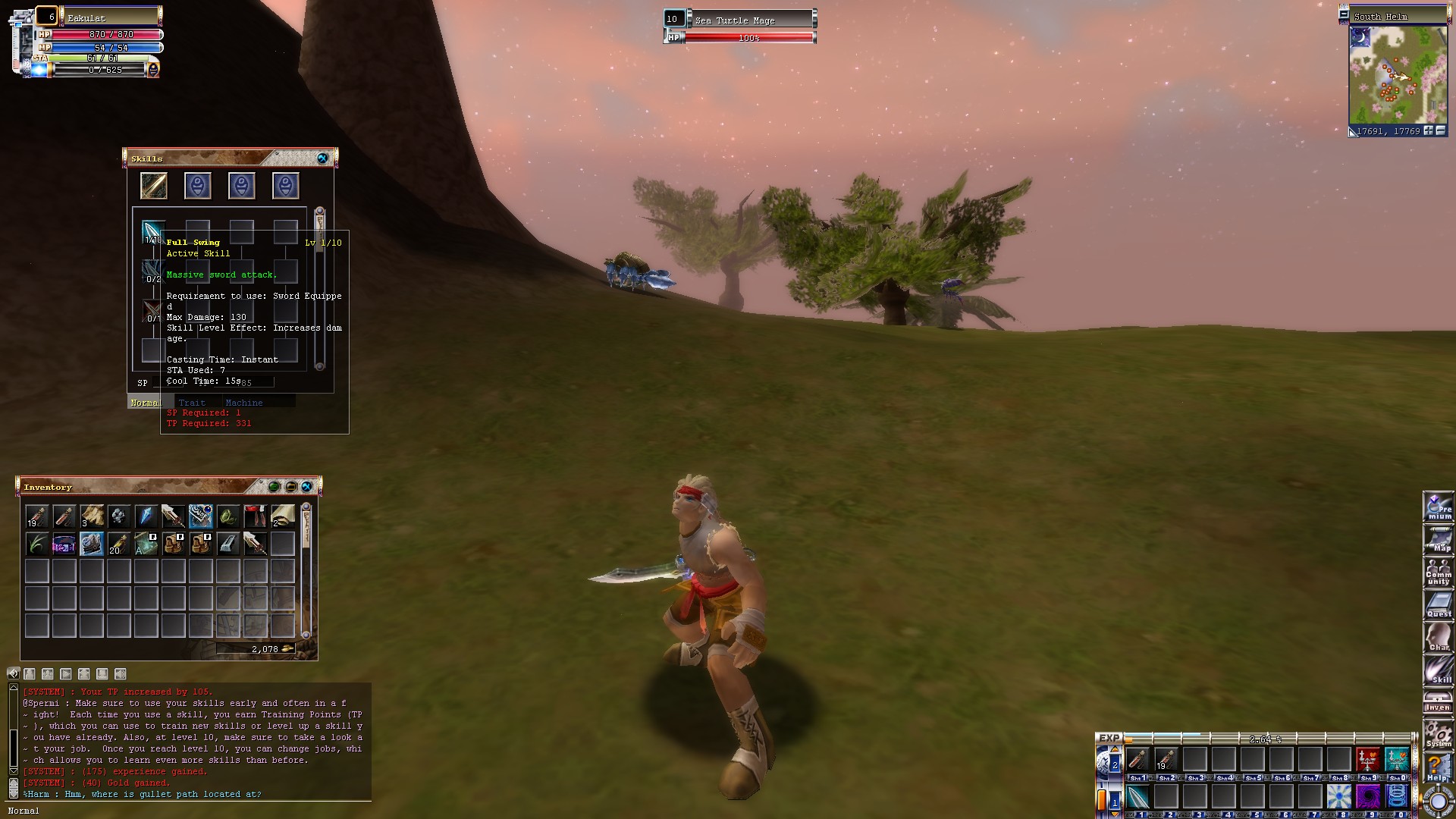Viewport: 1456px width, 819px height.
Task: Open the Char character sheet
Action: [1439, 638]
